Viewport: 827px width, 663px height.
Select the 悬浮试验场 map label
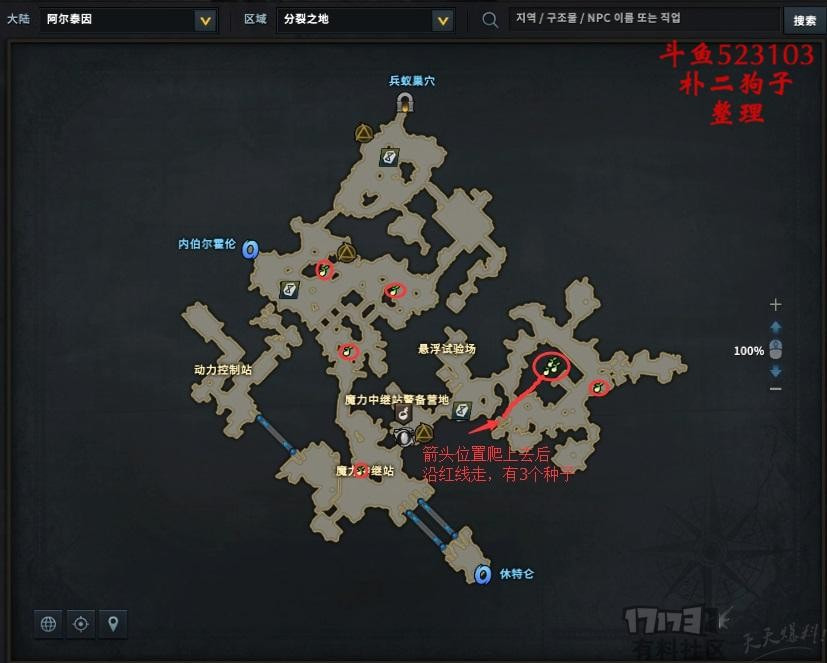click(447, 349)
